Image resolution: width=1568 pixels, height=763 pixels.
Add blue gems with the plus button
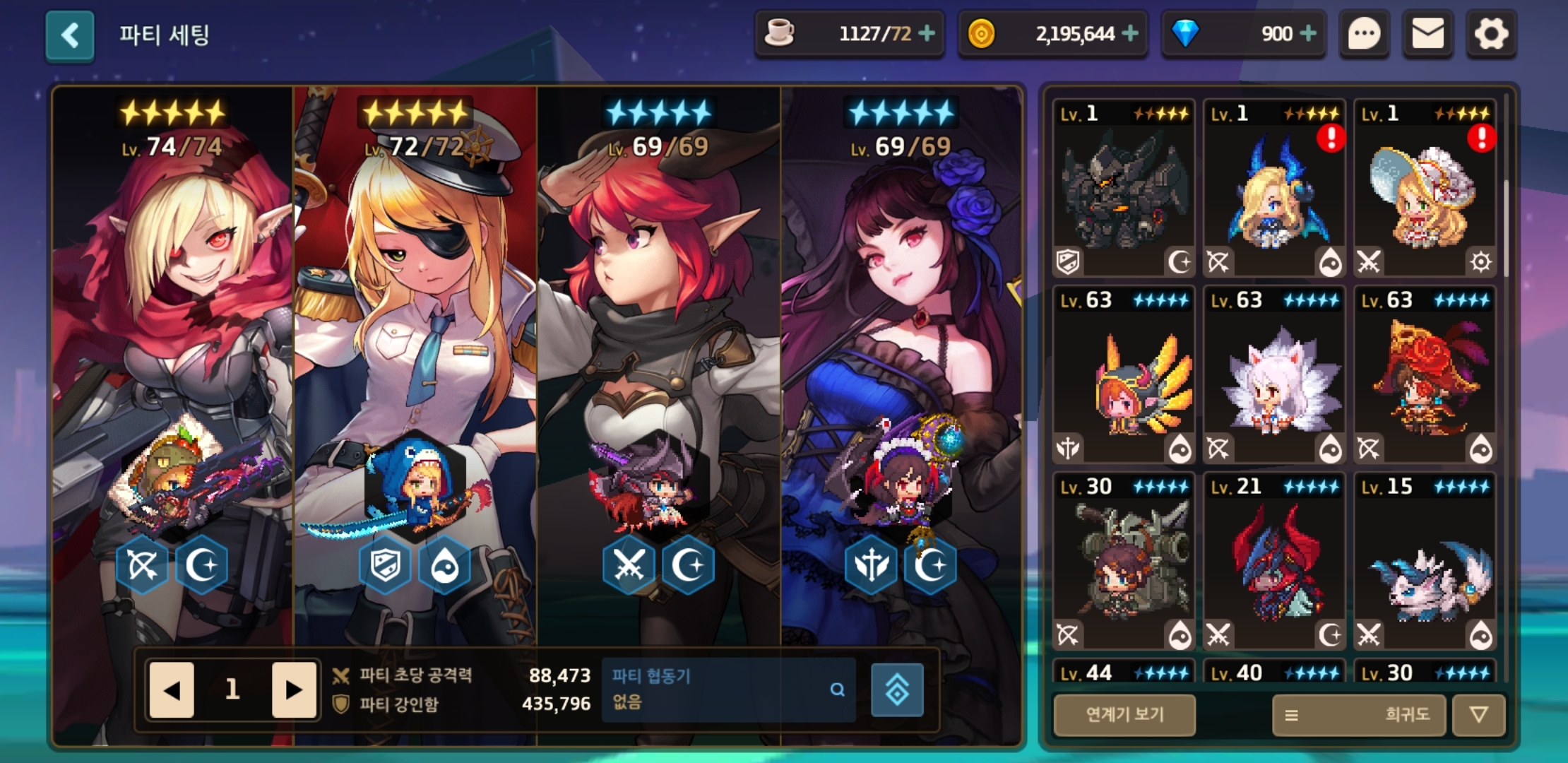point(1308,33)
